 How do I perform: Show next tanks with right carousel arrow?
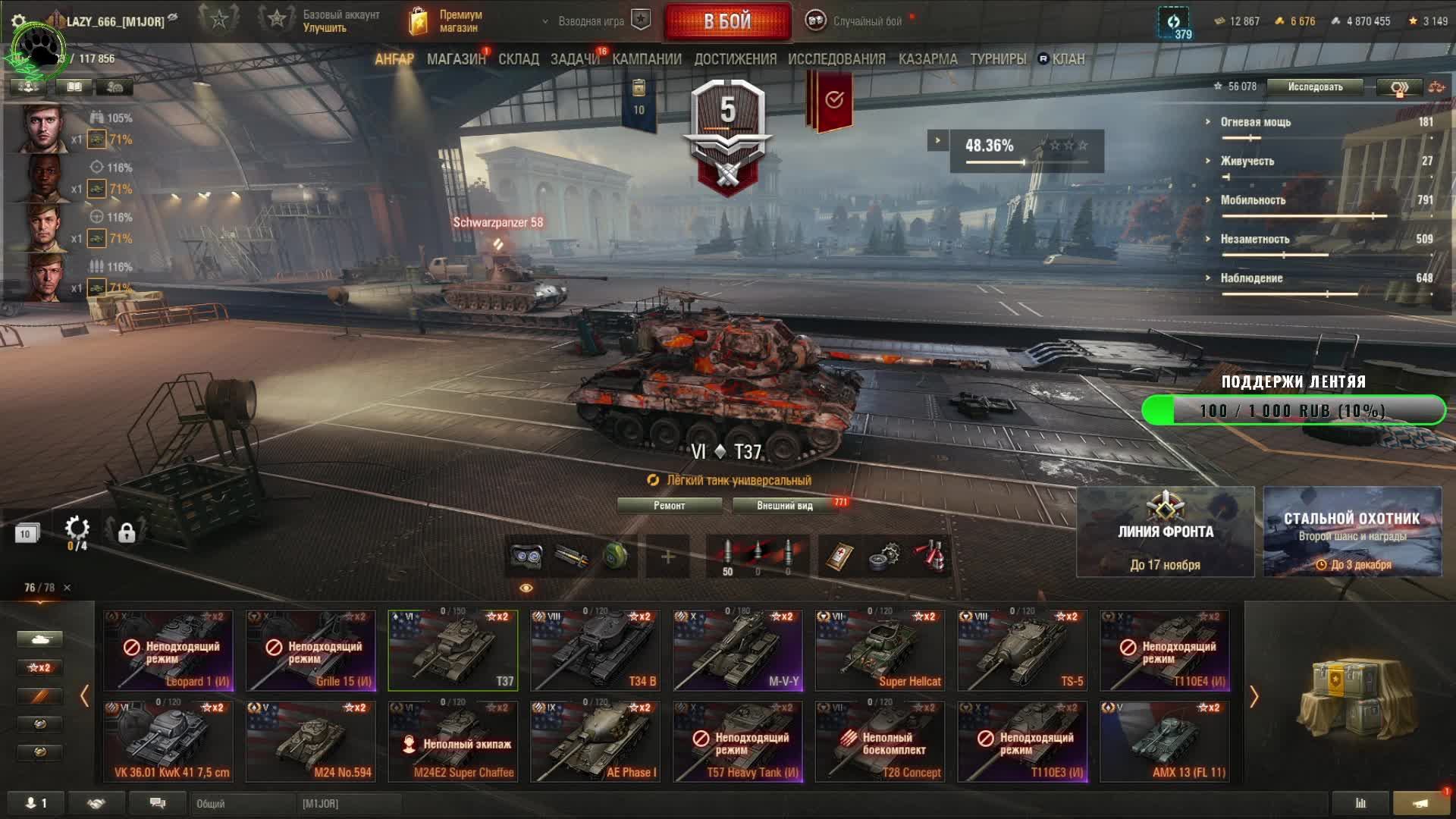click(1254, 696)
